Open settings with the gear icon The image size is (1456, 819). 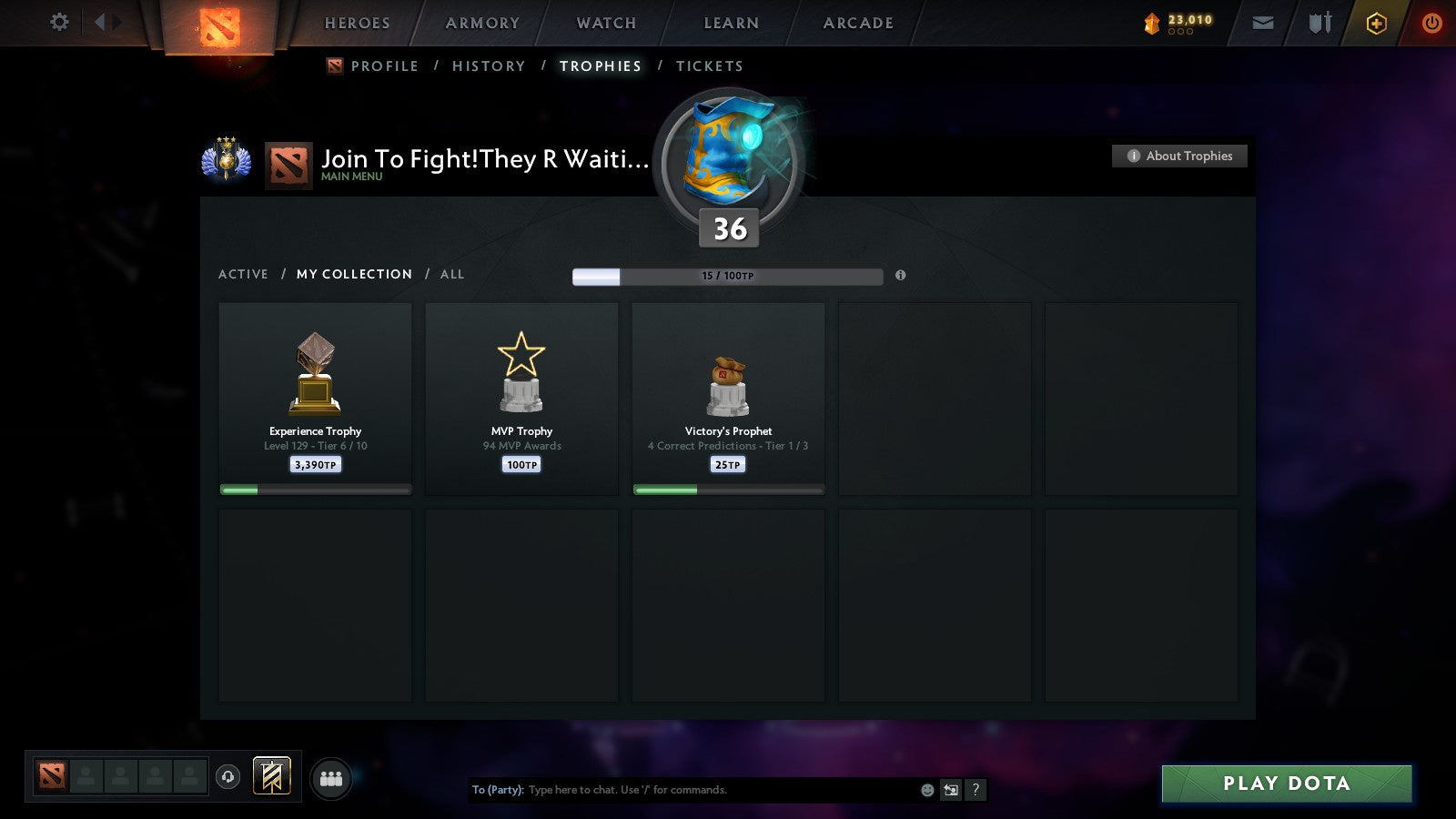click(58, 23)
